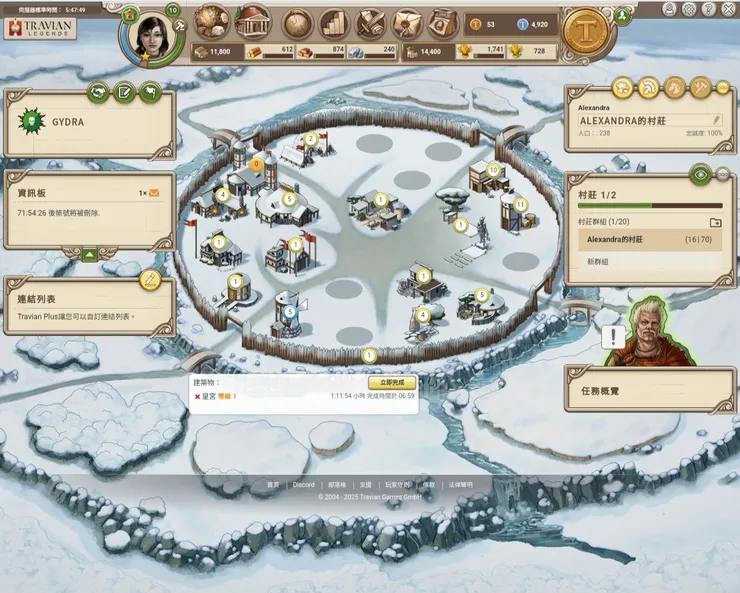The width and height of the screenshot is (740, 593).
Task: Open the Discord link in the footer
Action: click(x=303, y=485)
